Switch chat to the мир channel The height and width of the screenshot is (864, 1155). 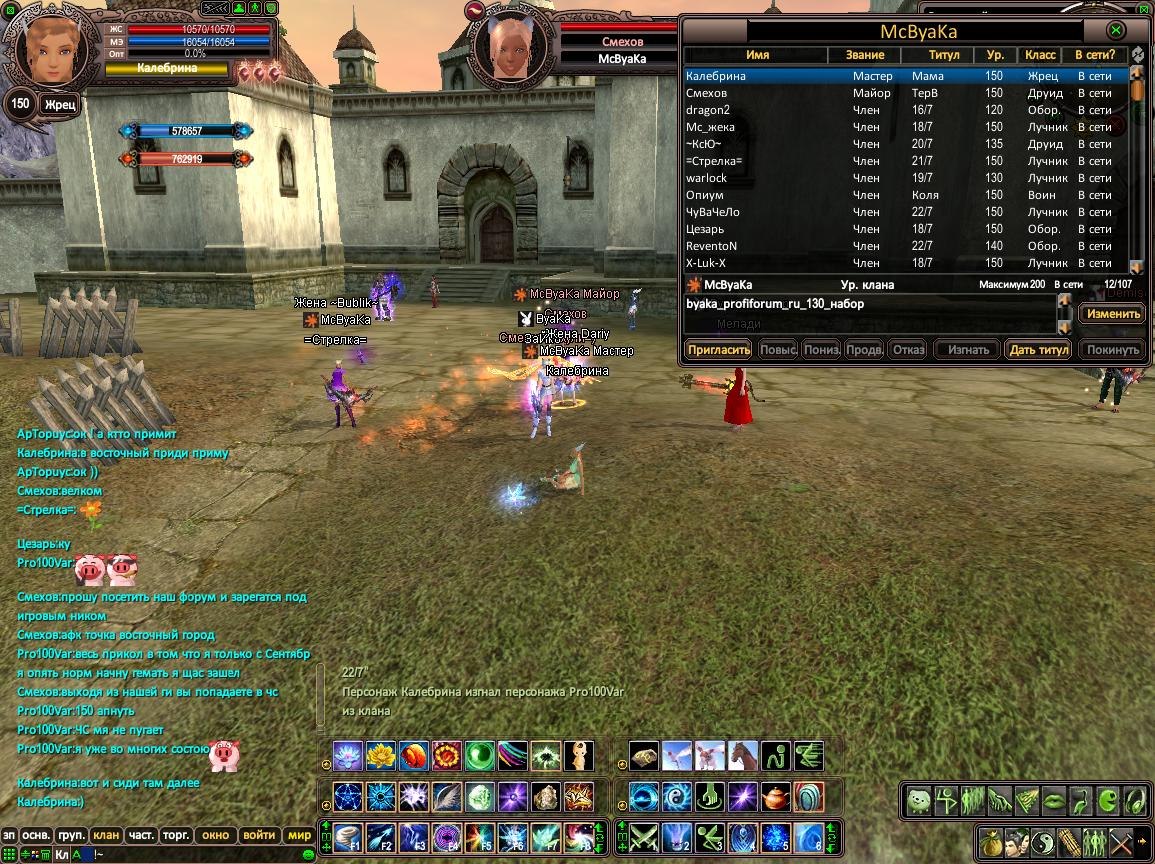[299, 835]
